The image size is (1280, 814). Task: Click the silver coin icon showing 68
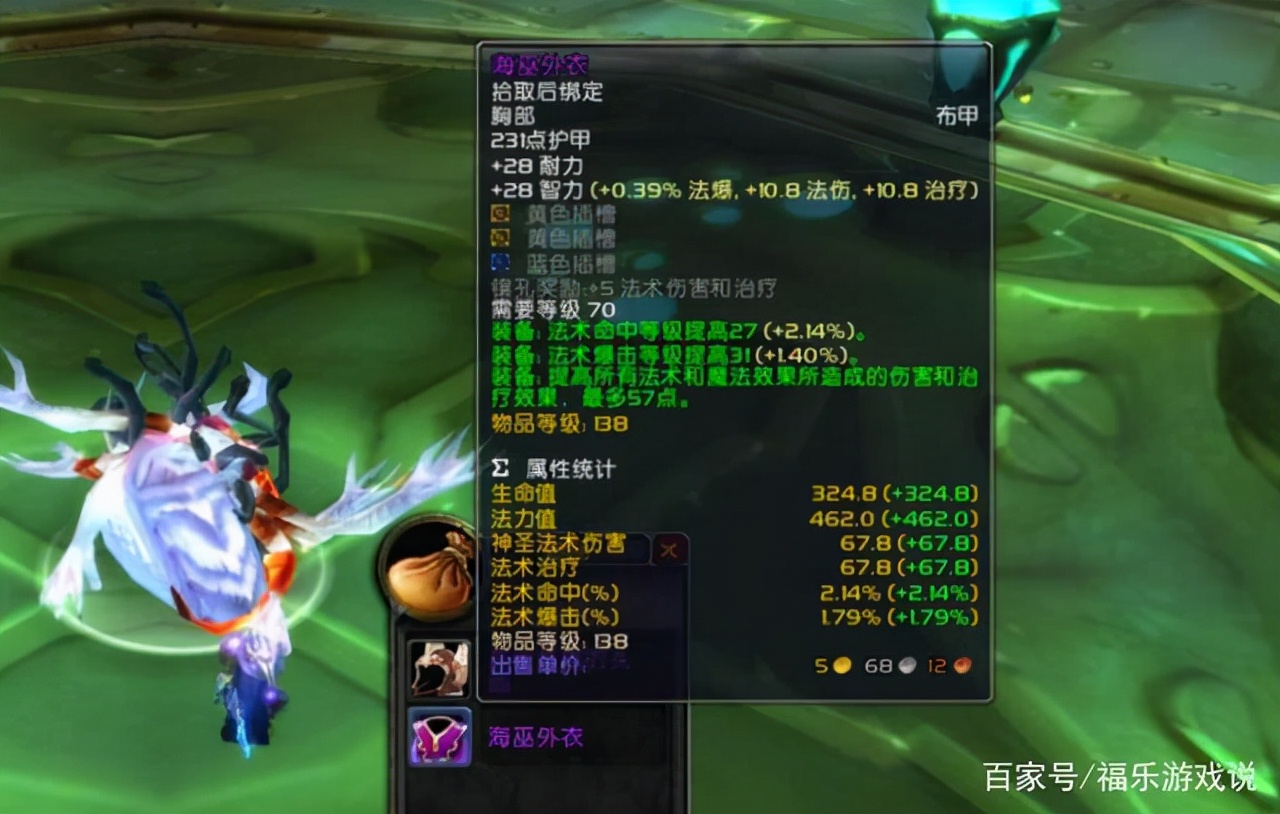[x=908, y=666]
